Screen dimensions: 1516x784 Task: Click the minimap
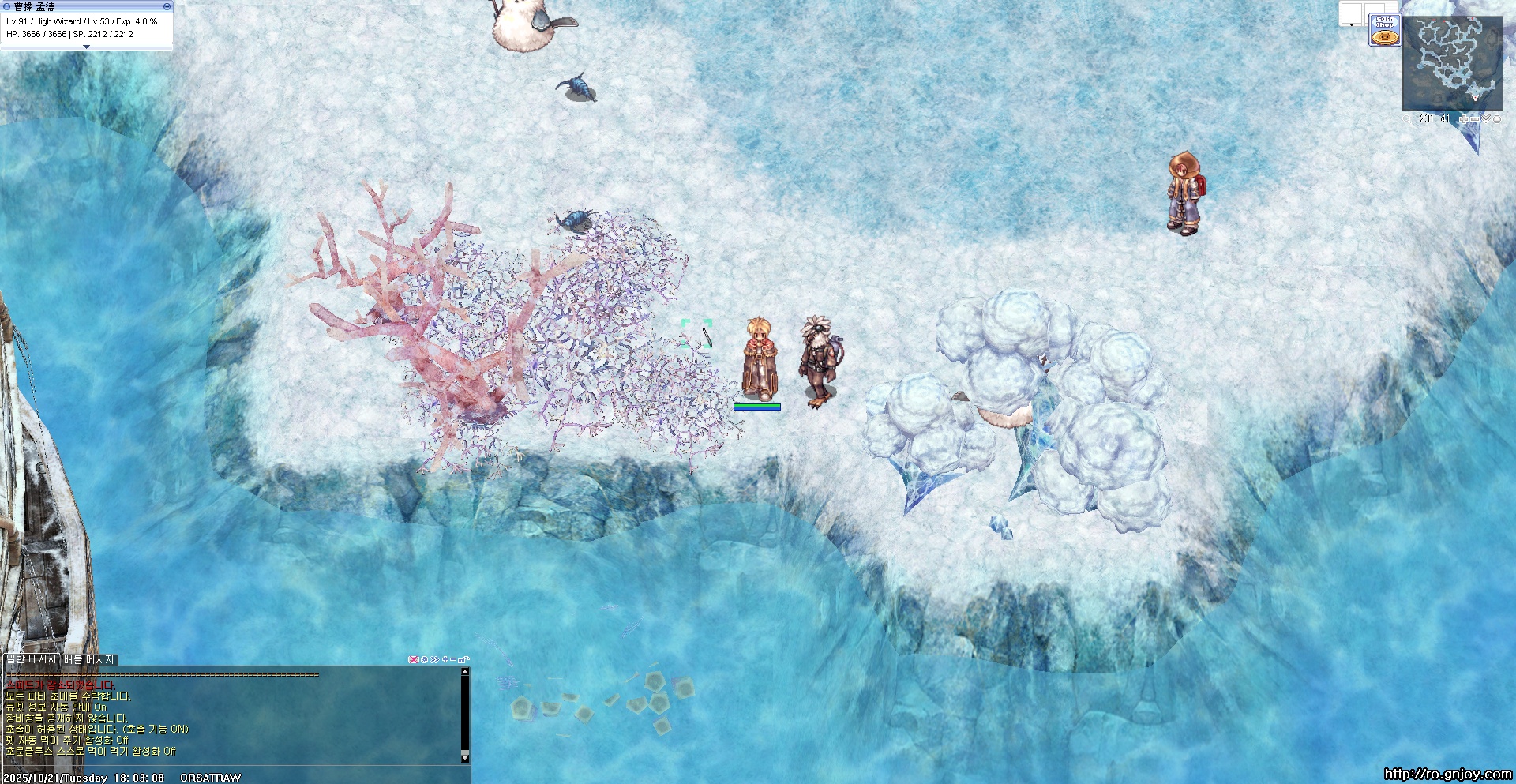(x=1452, y=63)
